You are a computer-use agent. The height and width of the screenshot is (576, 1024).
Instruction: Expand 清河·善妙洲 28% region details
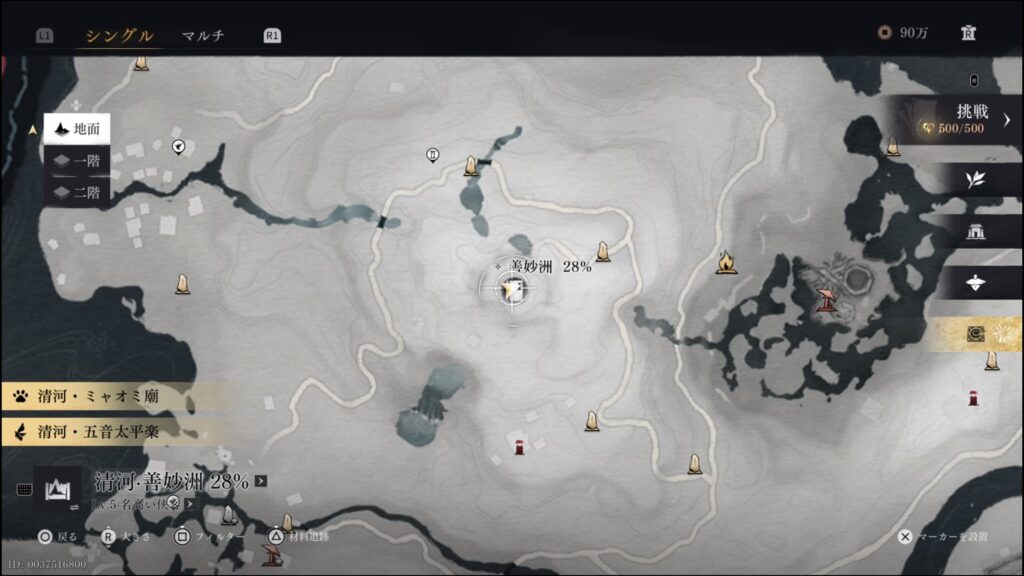tap(261, 481)
